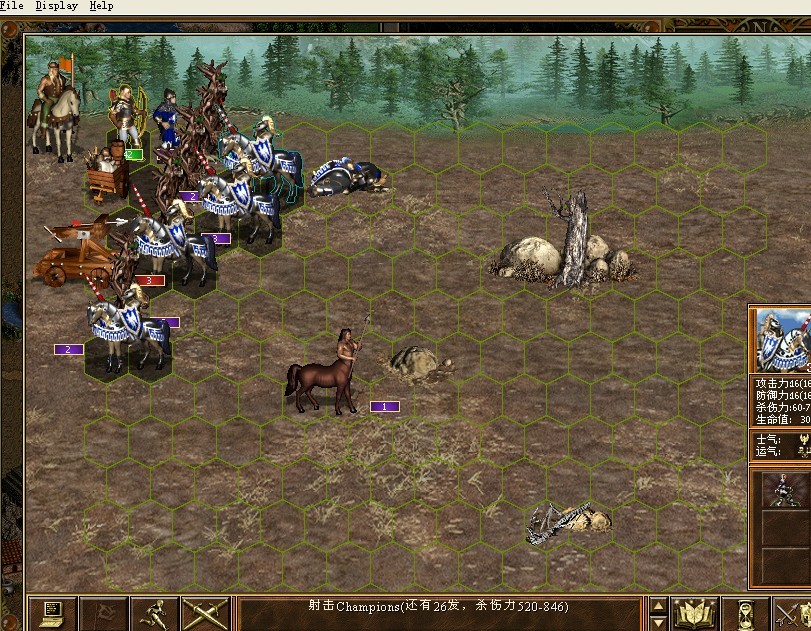Open the spellbook to cast a spell
The width and height of the screenshot is (811, 631).
tap(695, 612)
